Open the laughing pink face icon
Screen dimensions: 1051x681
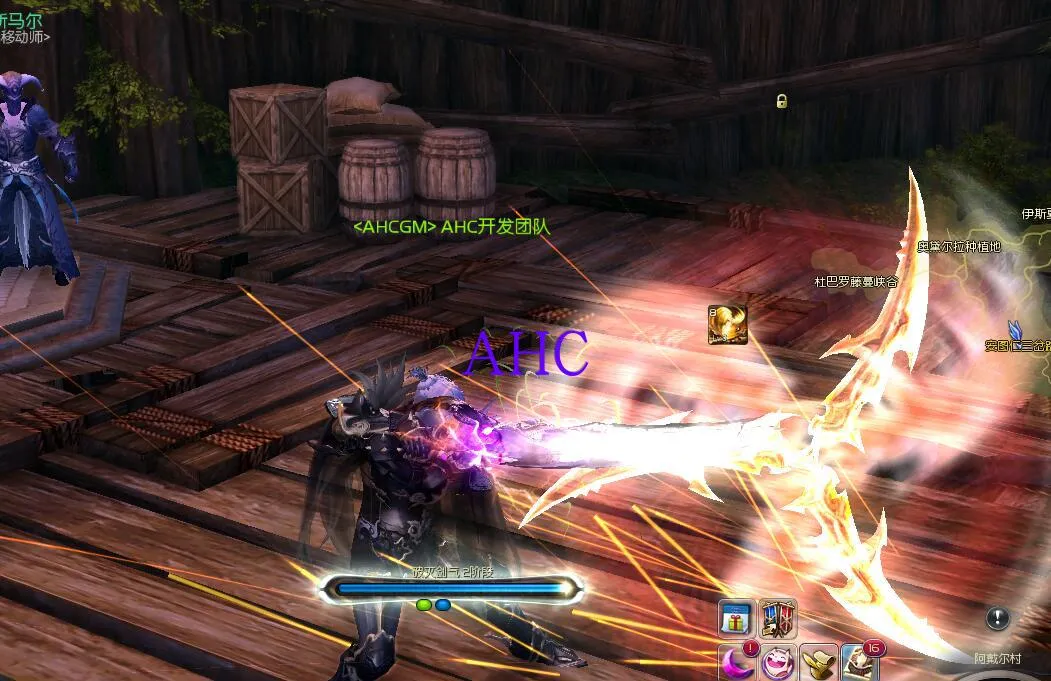click(x=778, y=663)
